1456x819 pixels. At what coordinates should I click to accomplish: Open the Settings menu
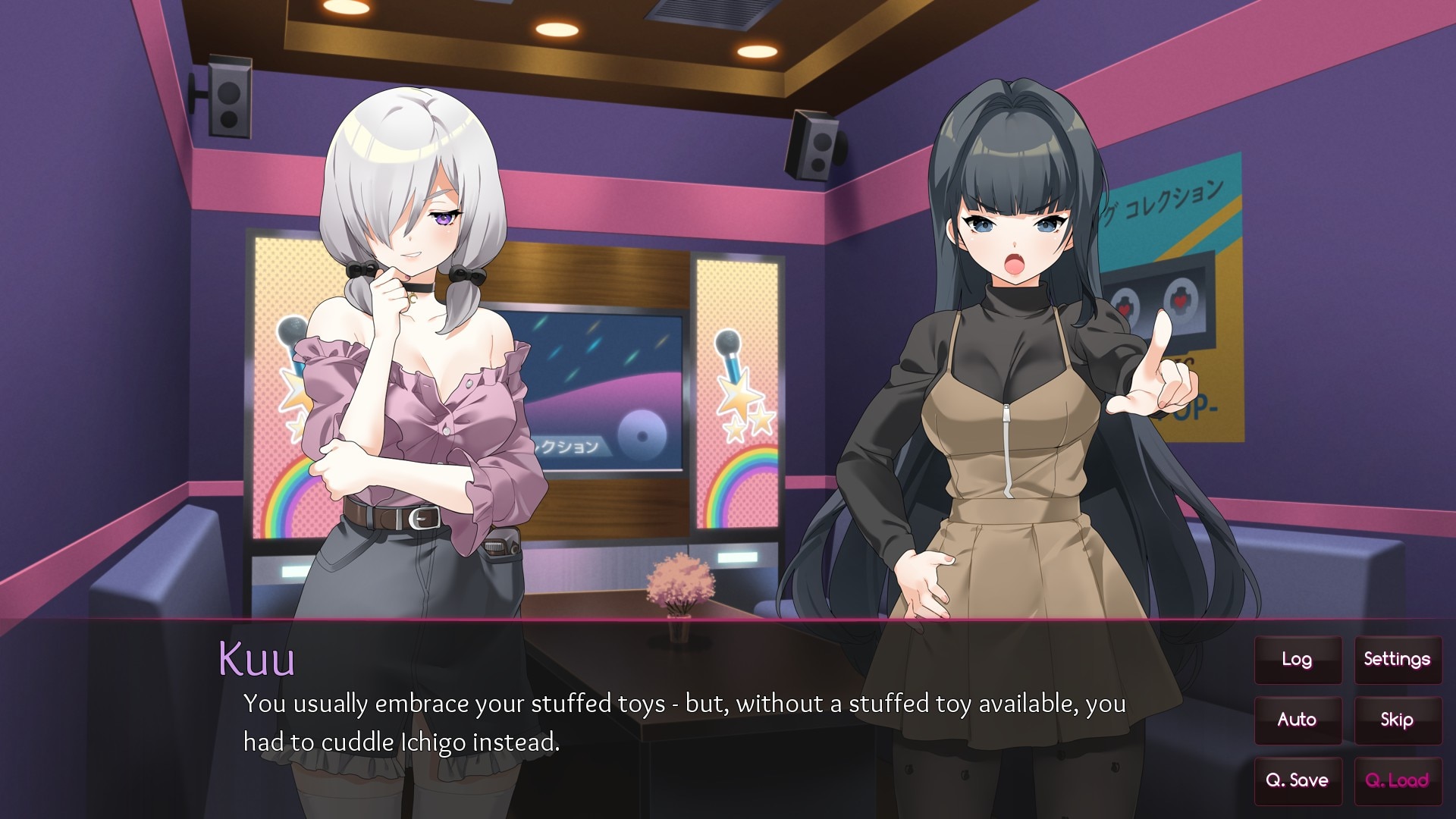click(1397, 660)
